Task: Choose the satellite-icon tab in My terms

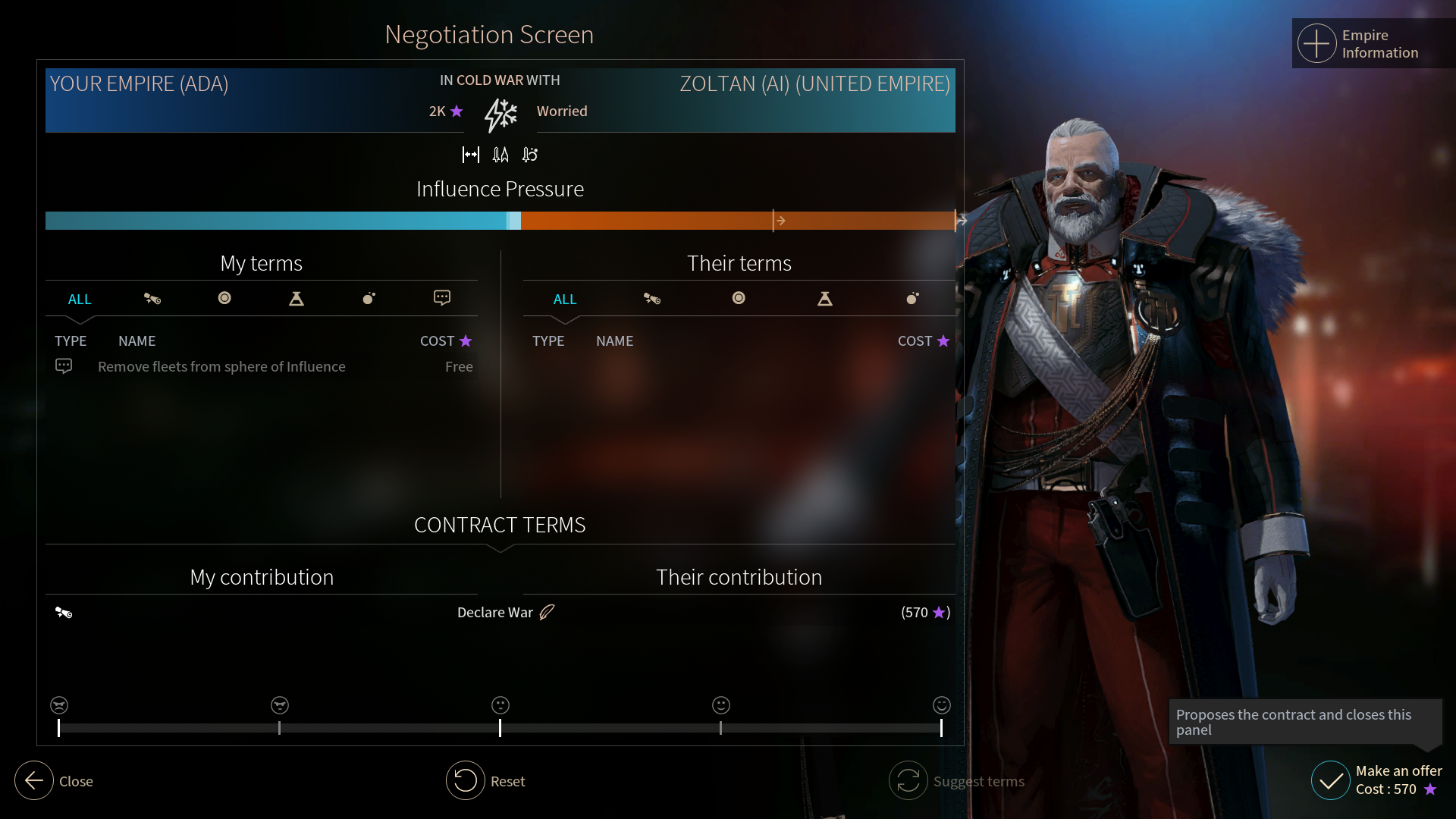Action: (152, 299)
